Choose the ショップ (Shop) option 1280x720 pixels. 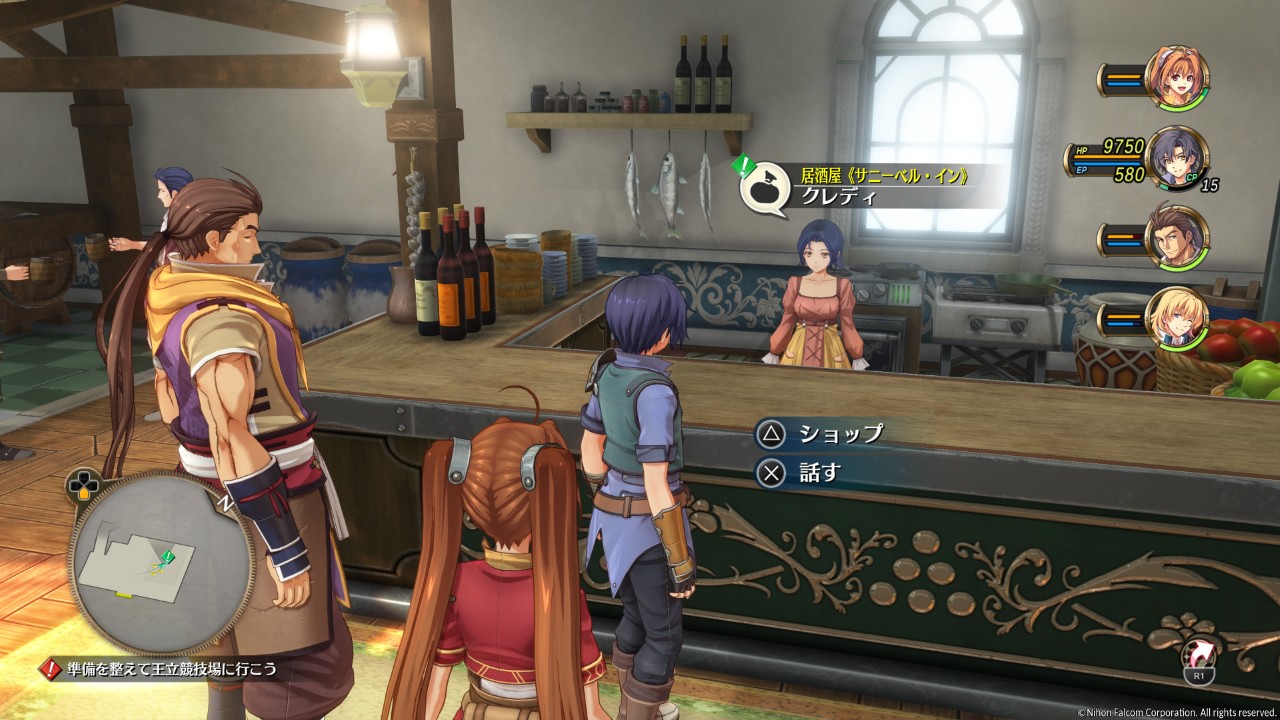(x=822, y=434)
